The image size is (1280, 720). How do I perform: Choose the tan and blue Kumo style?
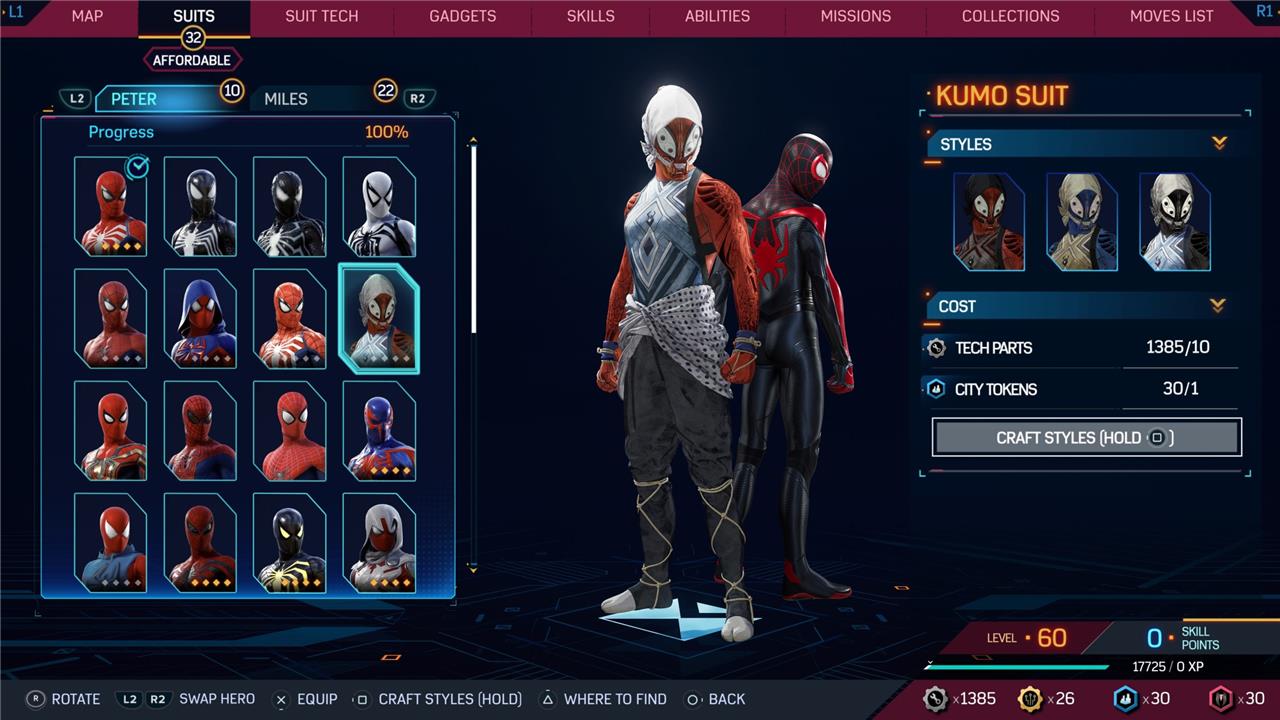[1082, 222]
